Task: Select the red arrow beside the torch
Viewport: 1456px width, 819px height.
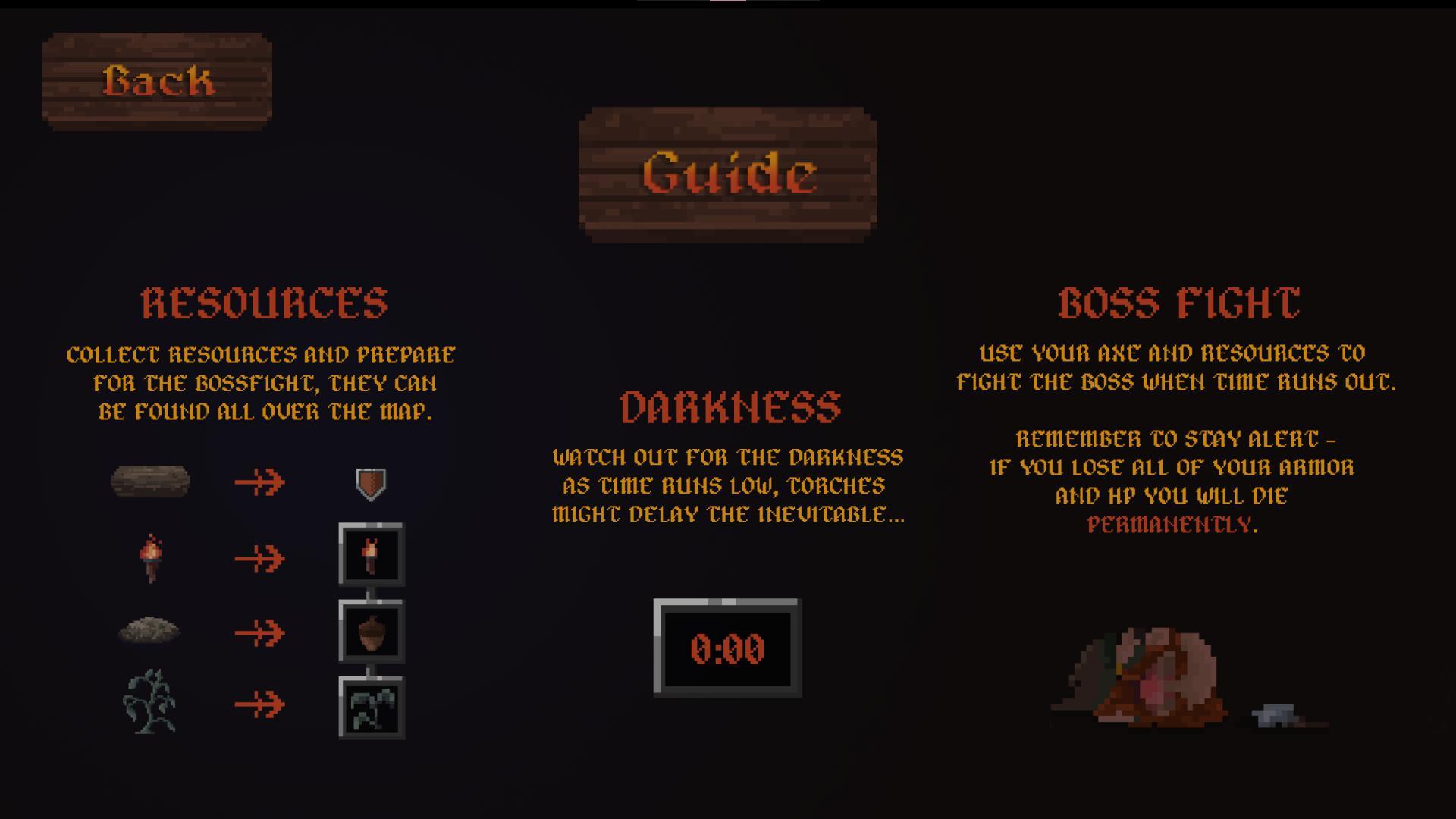Action: click(258, 559)
